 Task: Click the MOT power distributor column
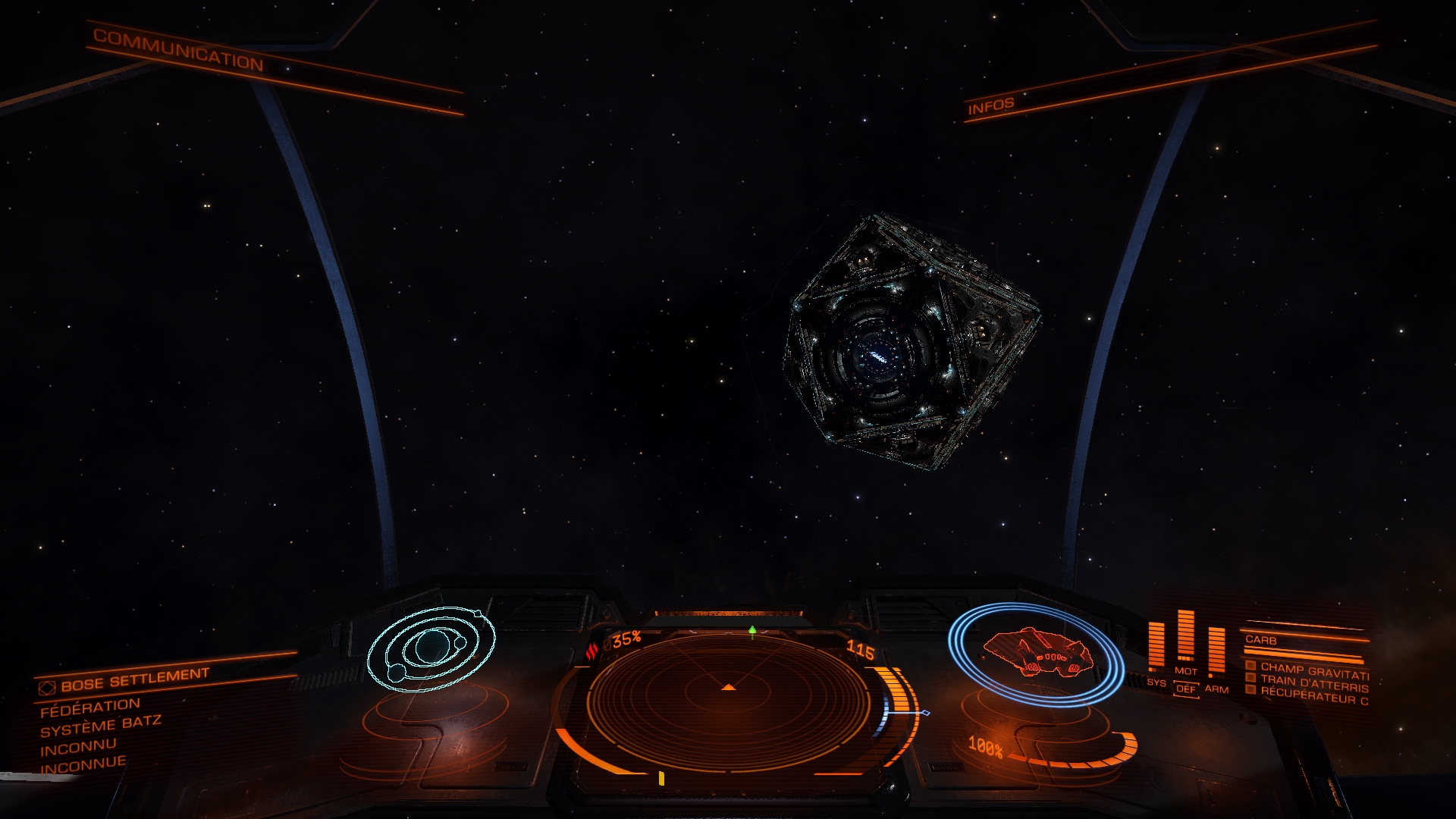coord(1185,637)
